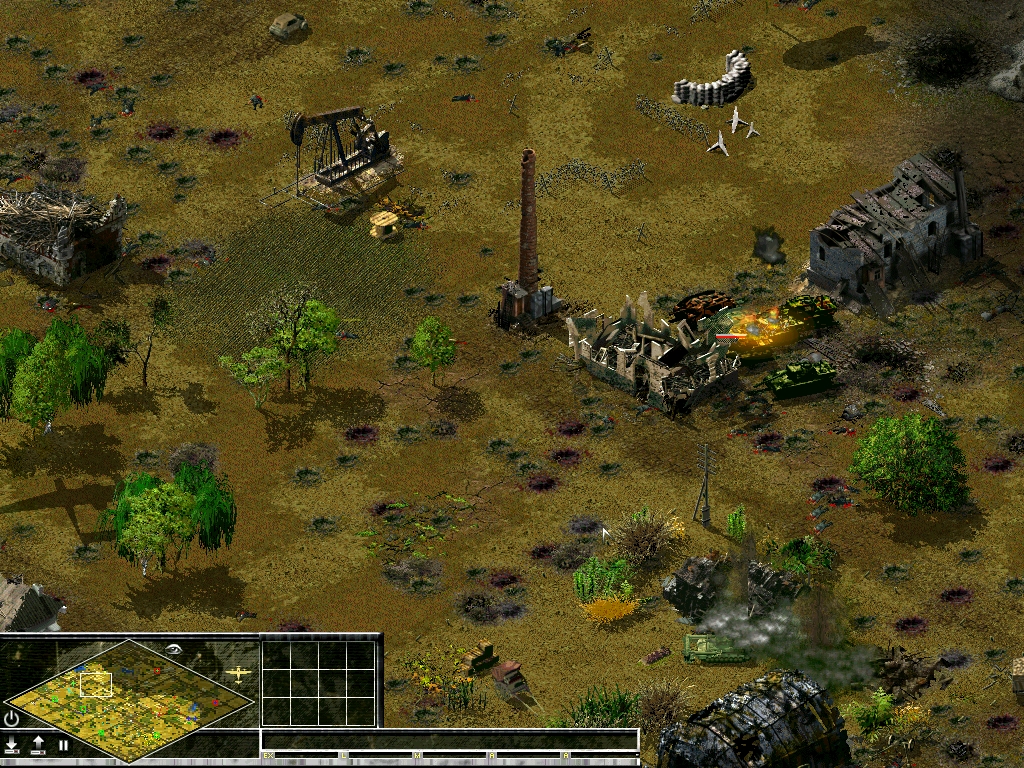
Task: Toggle the eye visibility icon
Action: click(176, 649)
